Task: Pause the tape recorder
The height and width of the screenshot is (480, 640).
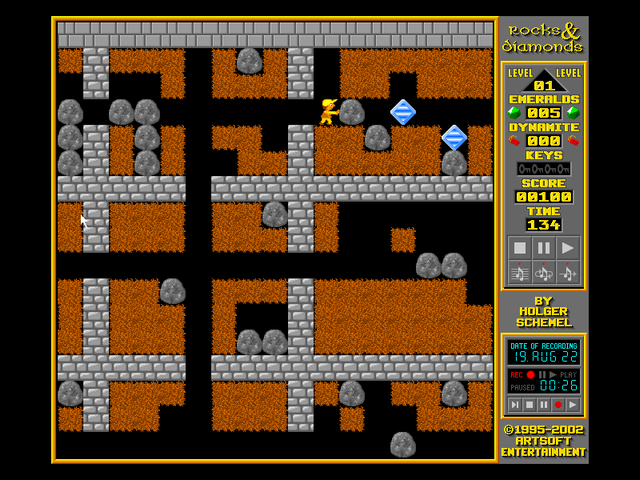Action: point(543,404)
